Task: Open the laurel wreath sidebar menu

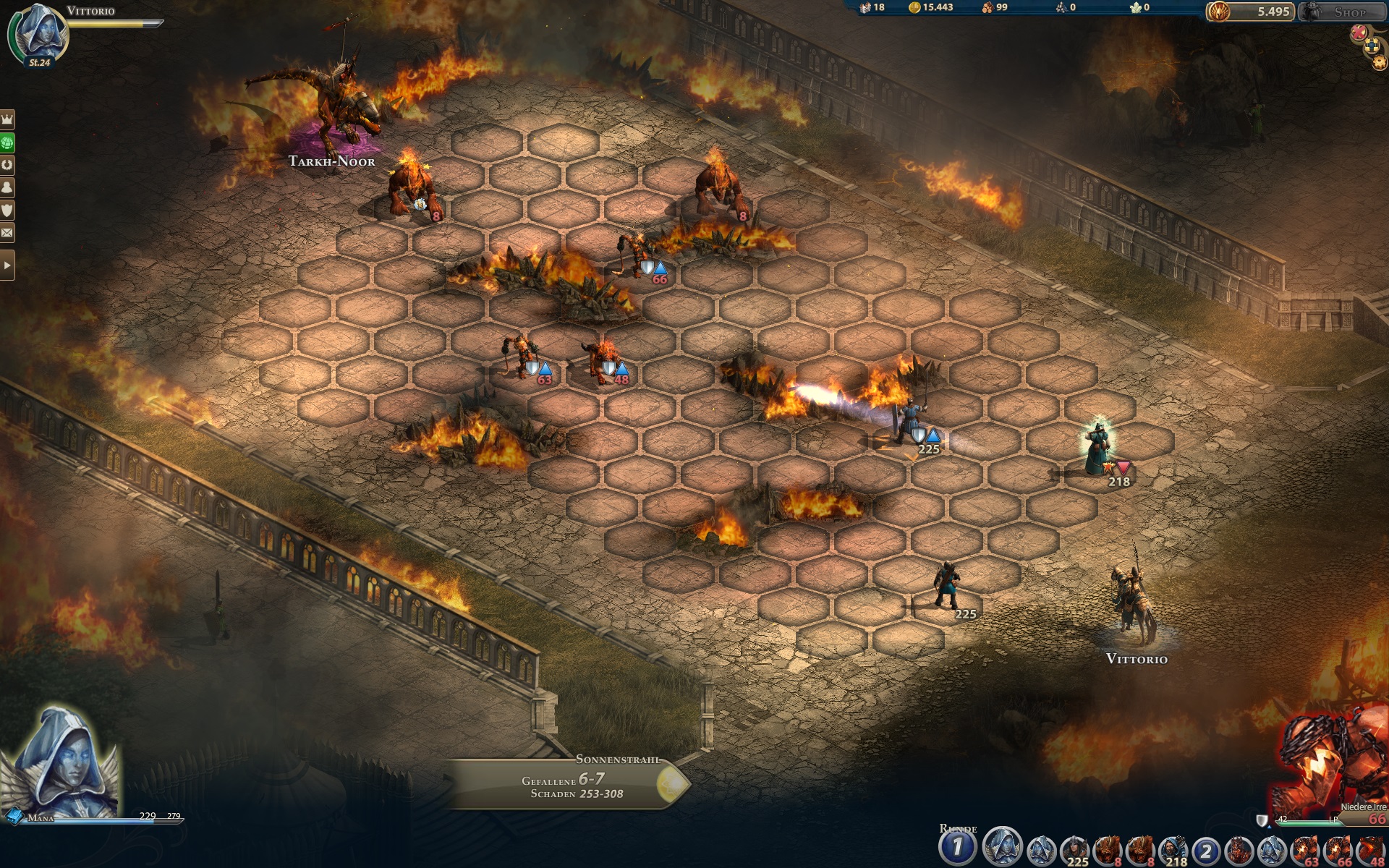Action: point(7,165)
